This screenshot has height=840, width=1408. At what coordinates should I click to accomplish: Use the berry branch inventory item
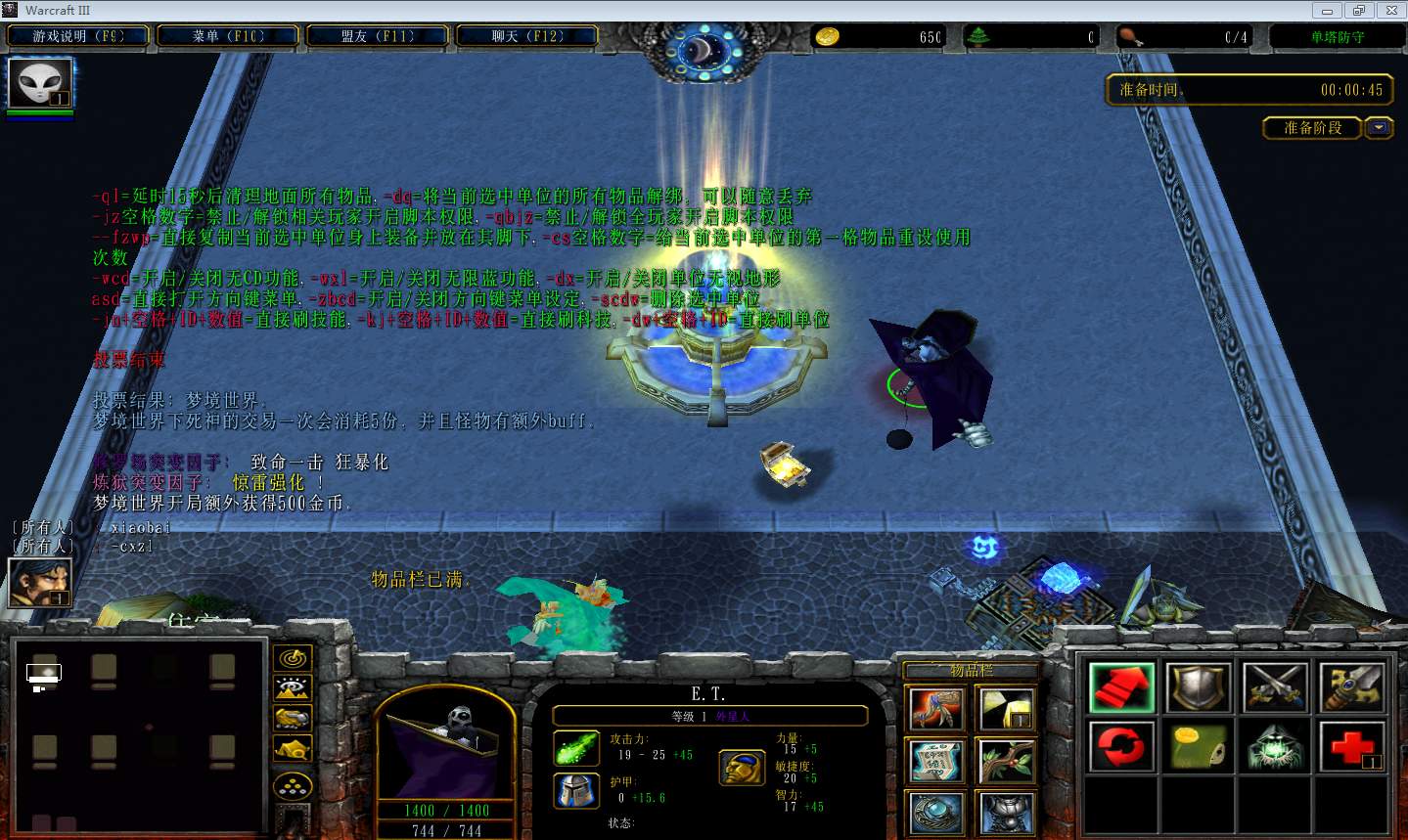(x=1007, y=762)
